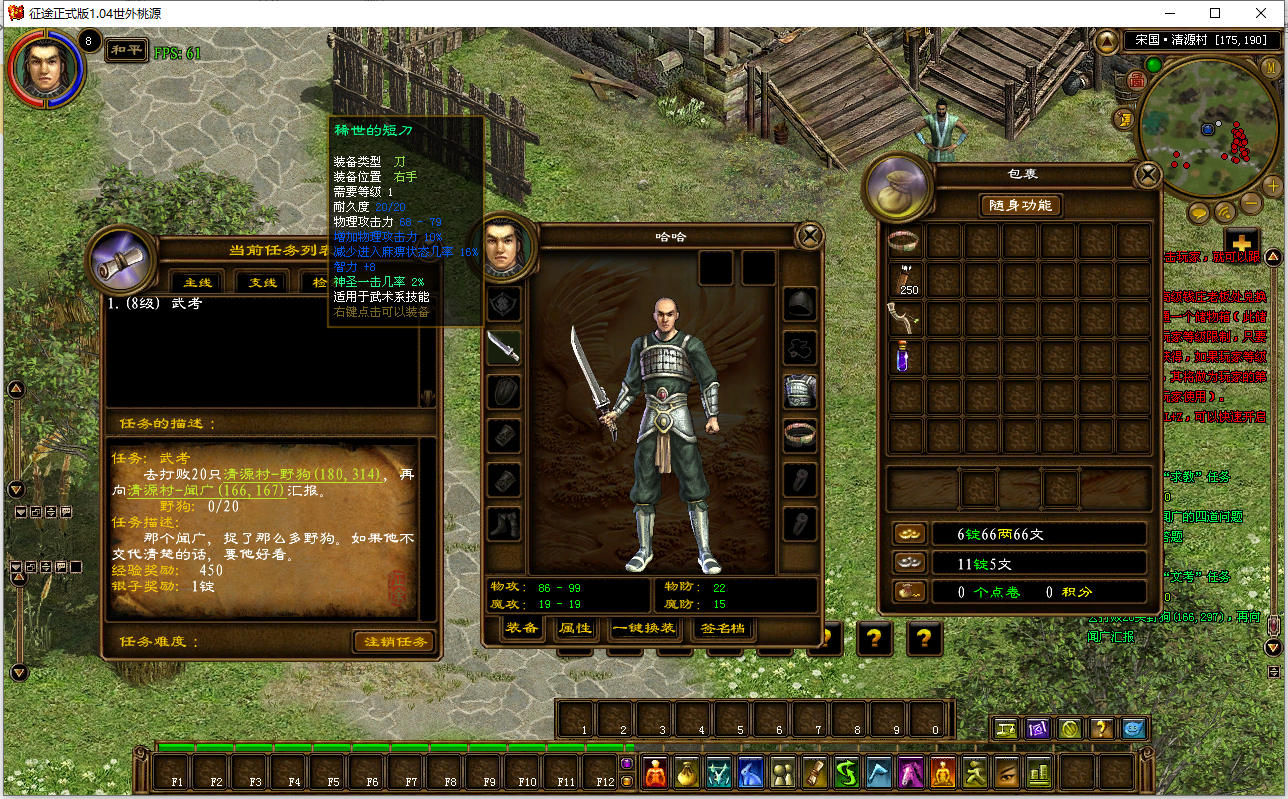The width and height of the screenshot is (1288, 799).
Task: Select the 装备 equipment tab
Action: 521,629
